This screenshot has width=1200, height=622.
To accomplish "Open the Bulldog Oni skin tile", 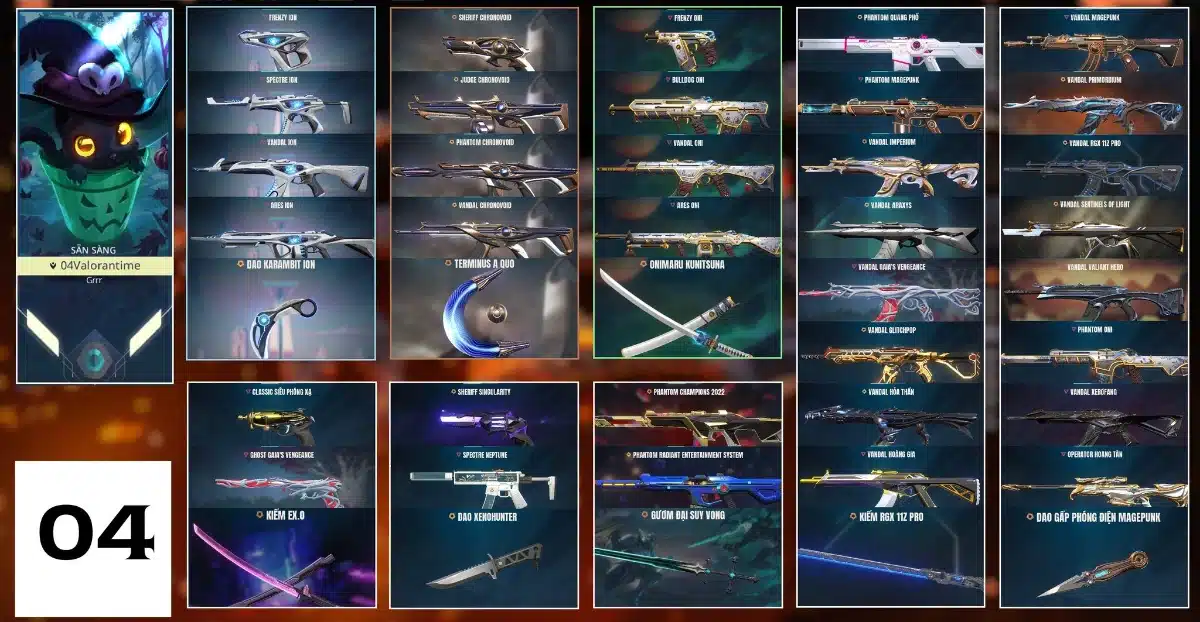I will 686,103.
